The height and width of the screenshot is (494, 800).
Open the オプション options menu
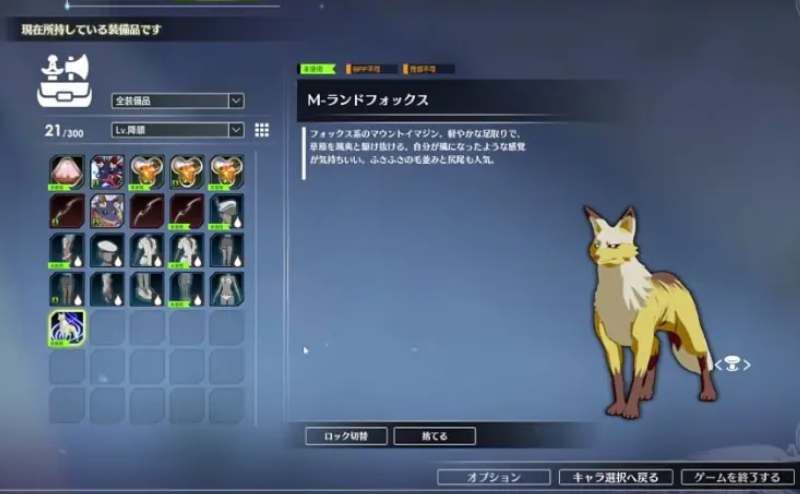pyautogui.click(x=493, y=477)
